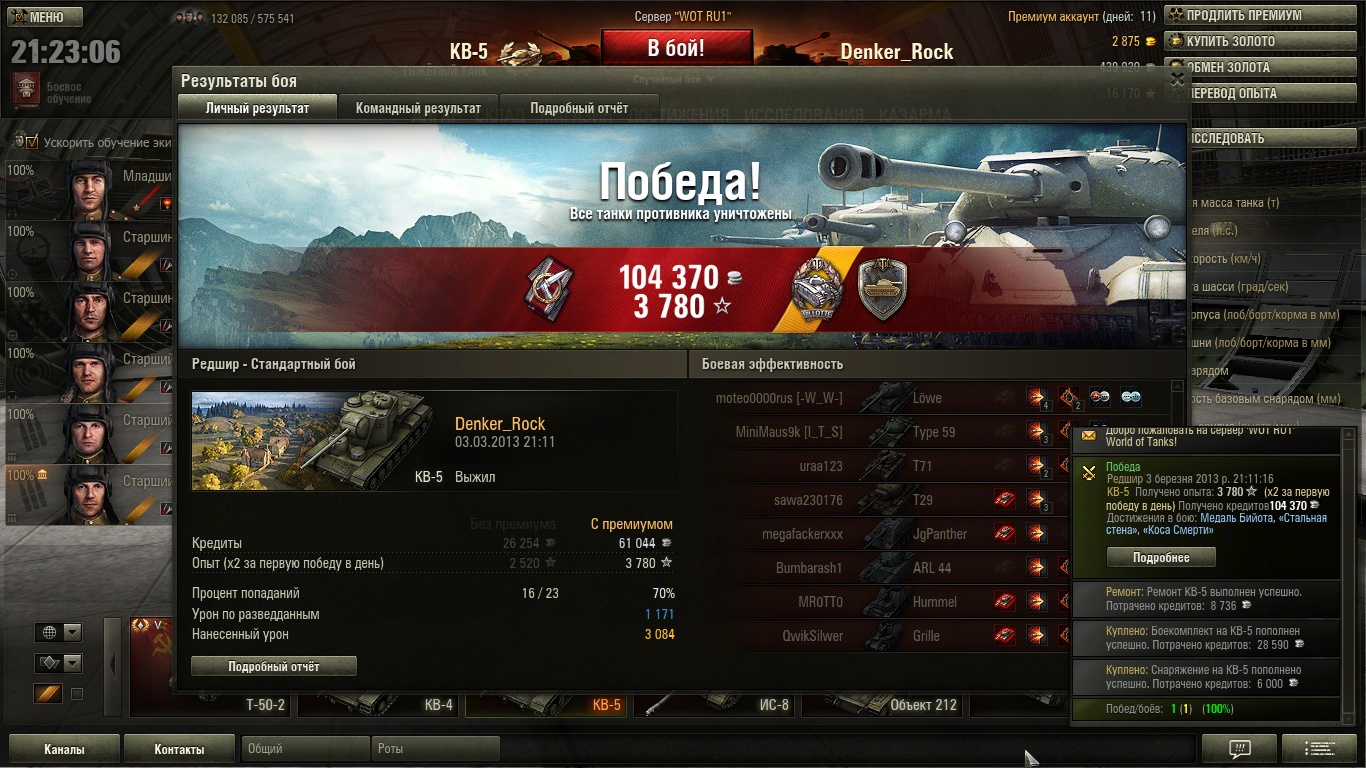Toggle the accelerate crew training checkbox
1366x768 pixels.
pos(32,142)
